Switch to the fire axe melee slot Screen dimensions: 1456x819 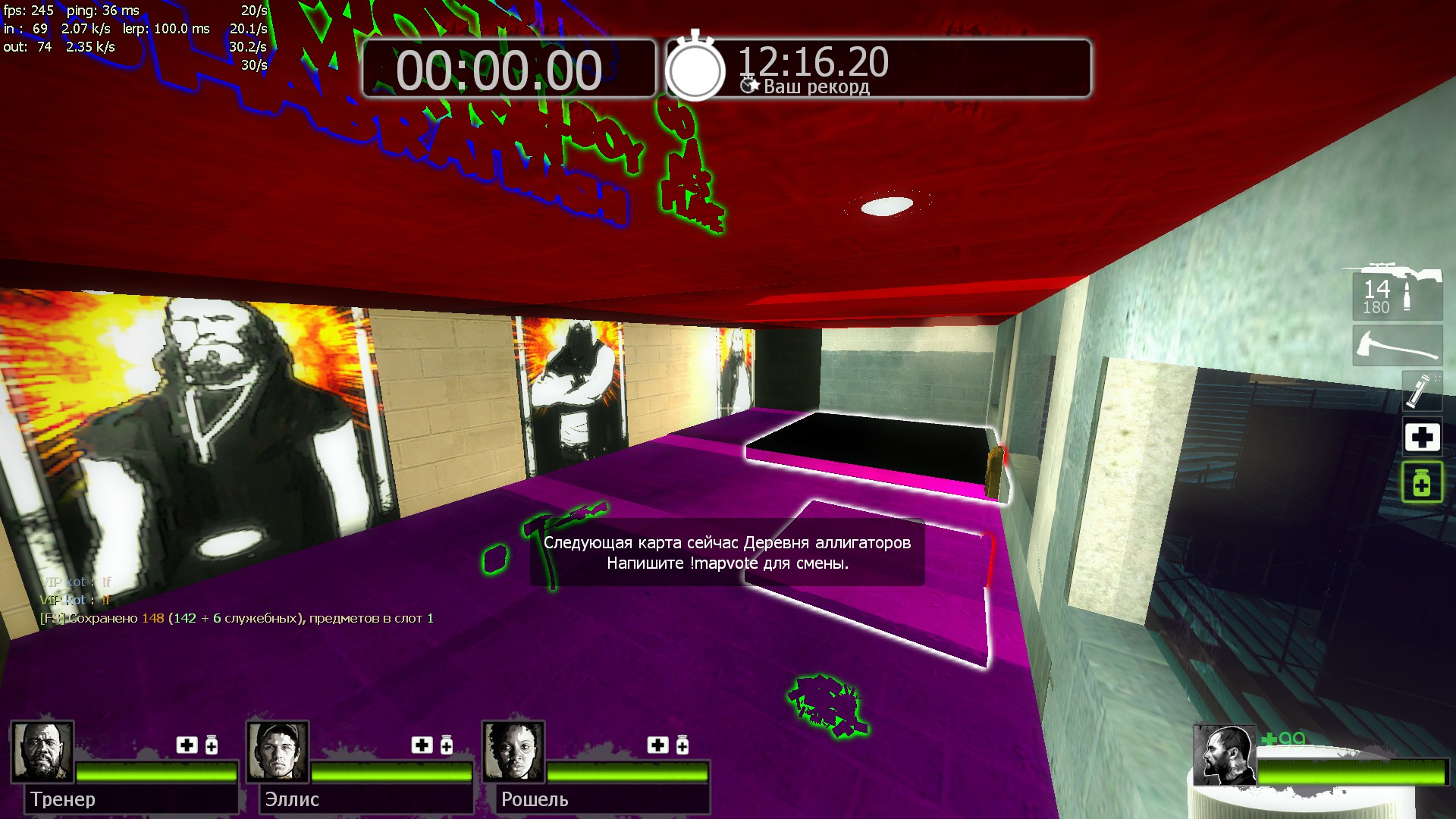point(1397,347)
